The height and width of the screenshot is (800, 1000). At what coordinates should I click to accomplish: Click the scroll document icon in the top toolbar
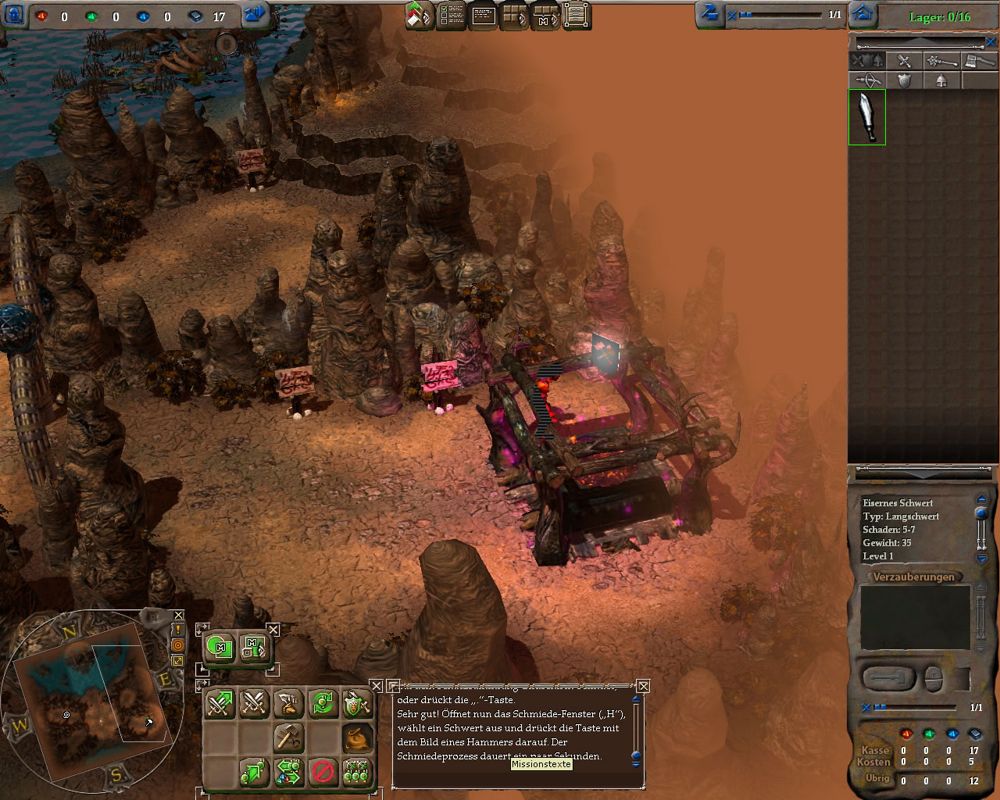coord(575,14)
